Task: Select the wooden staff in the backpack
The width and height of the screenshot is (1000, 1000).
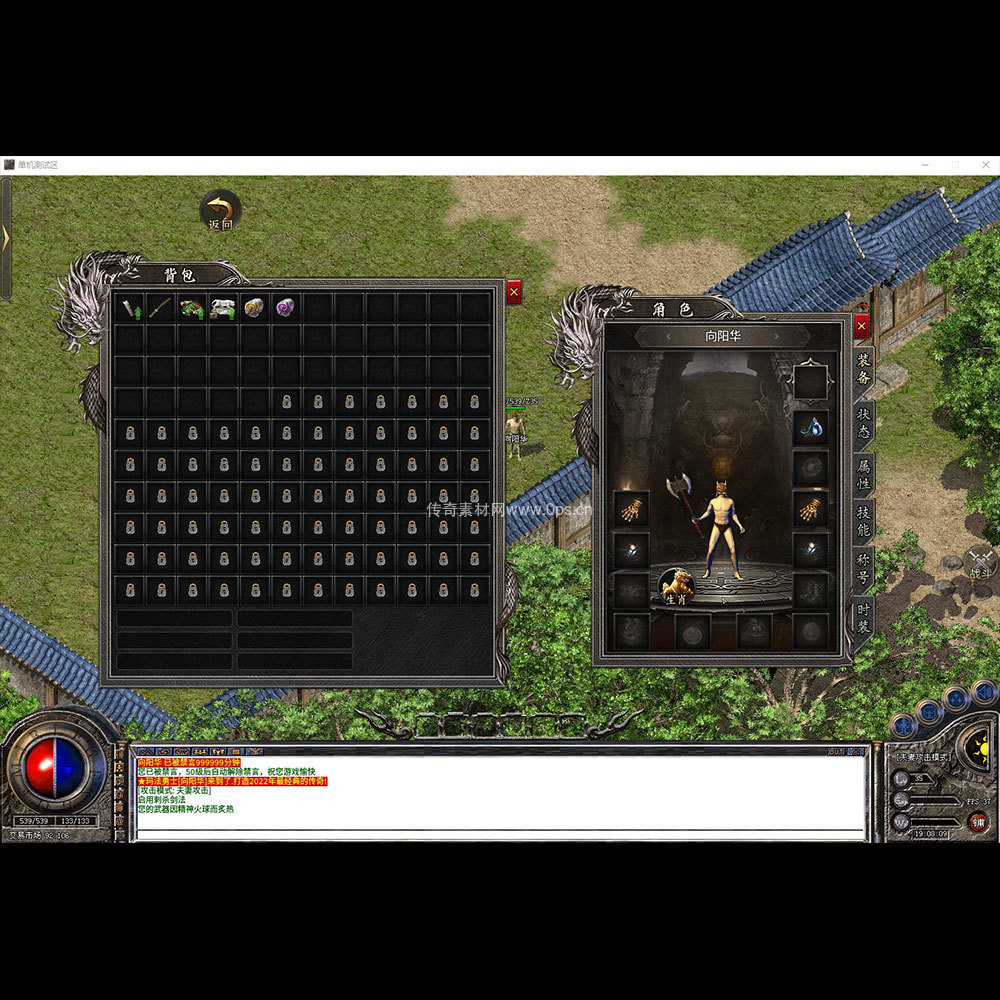Action: [x=160, y=308]
